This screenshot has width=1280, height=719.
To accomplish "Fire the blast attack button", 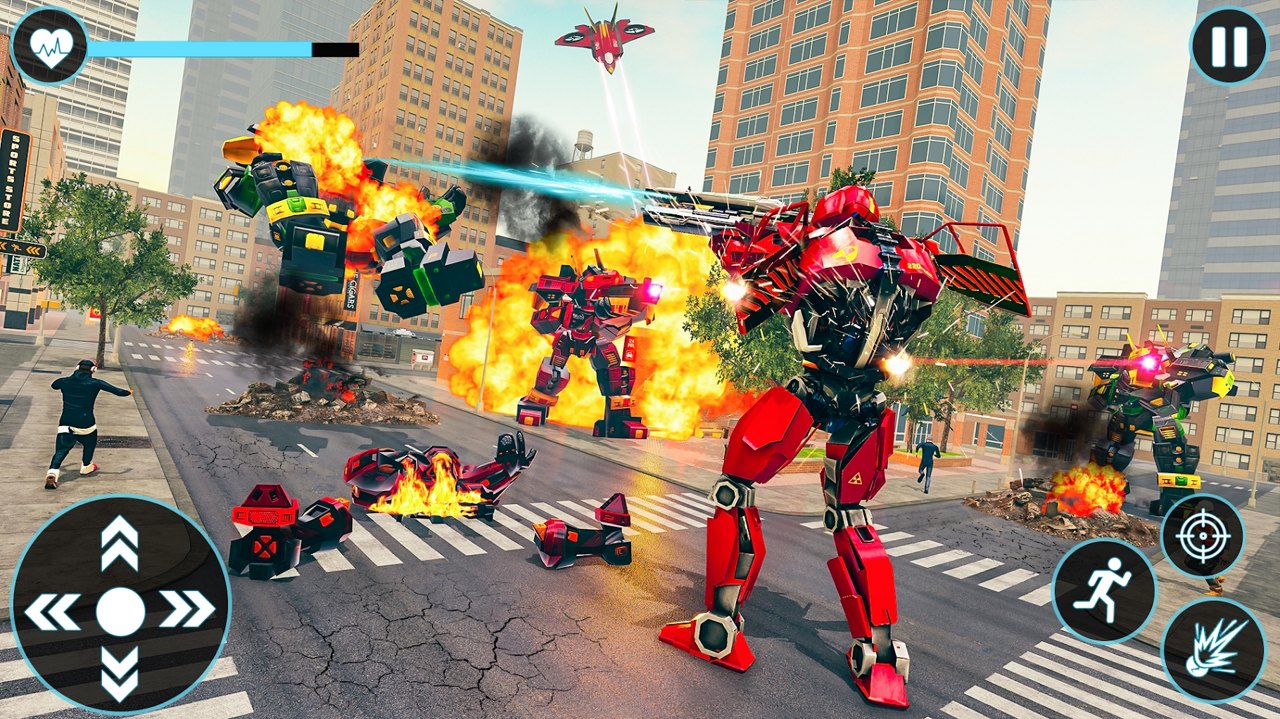I will (1213, 649).
